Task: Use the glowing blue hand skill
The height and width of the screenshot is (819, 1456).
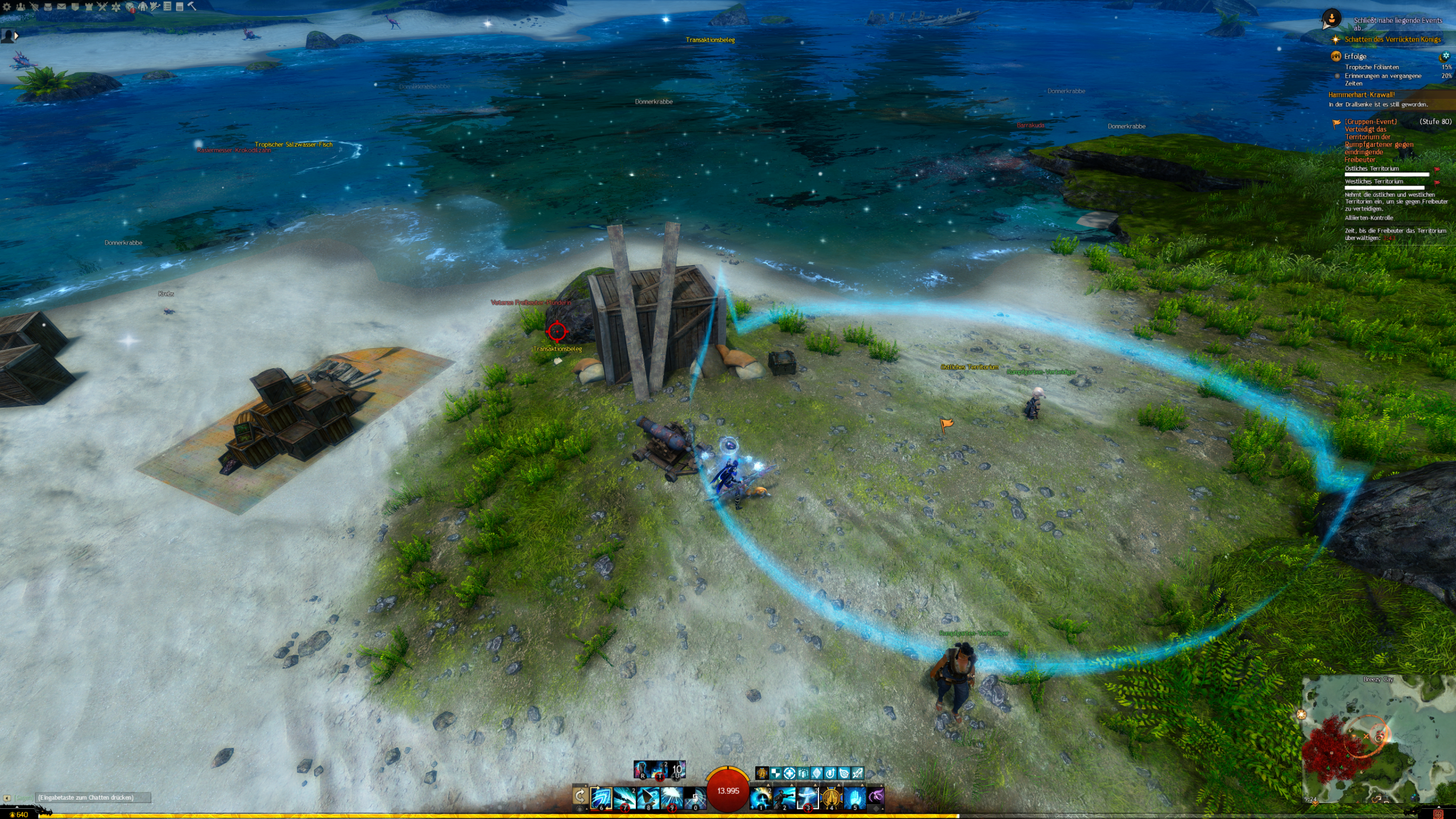Action: (854, 798)
